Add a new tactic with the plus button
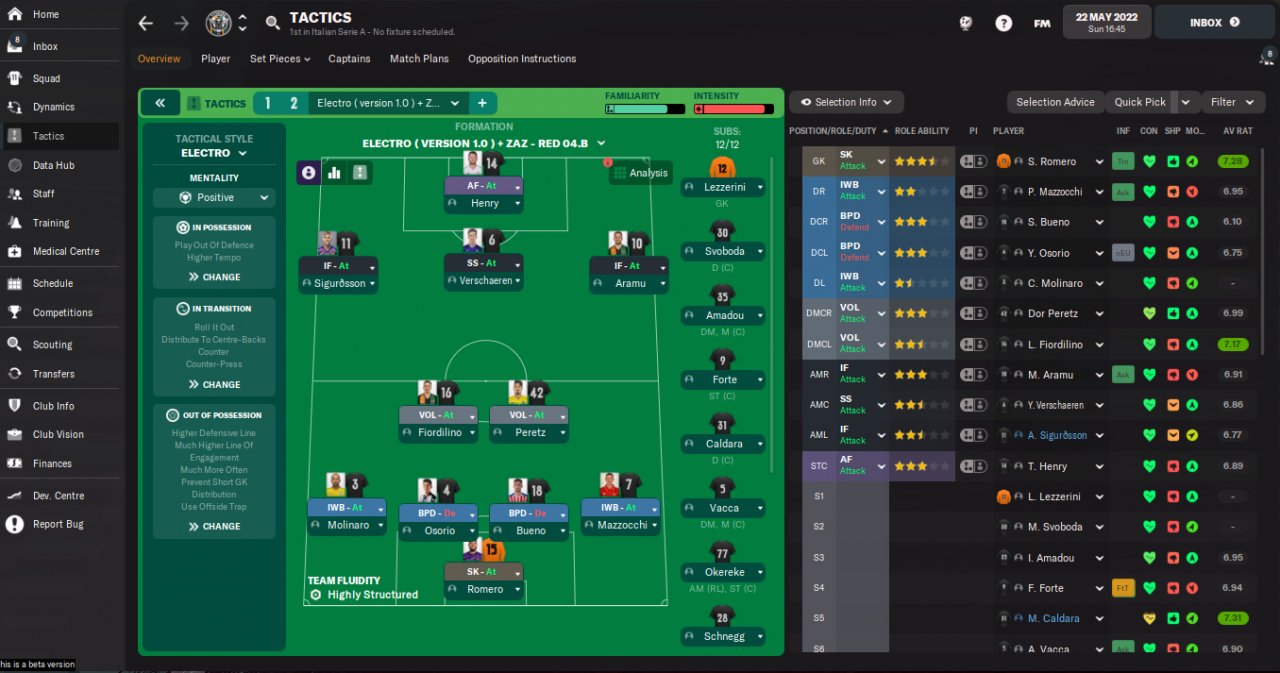 tap(481, 103)
